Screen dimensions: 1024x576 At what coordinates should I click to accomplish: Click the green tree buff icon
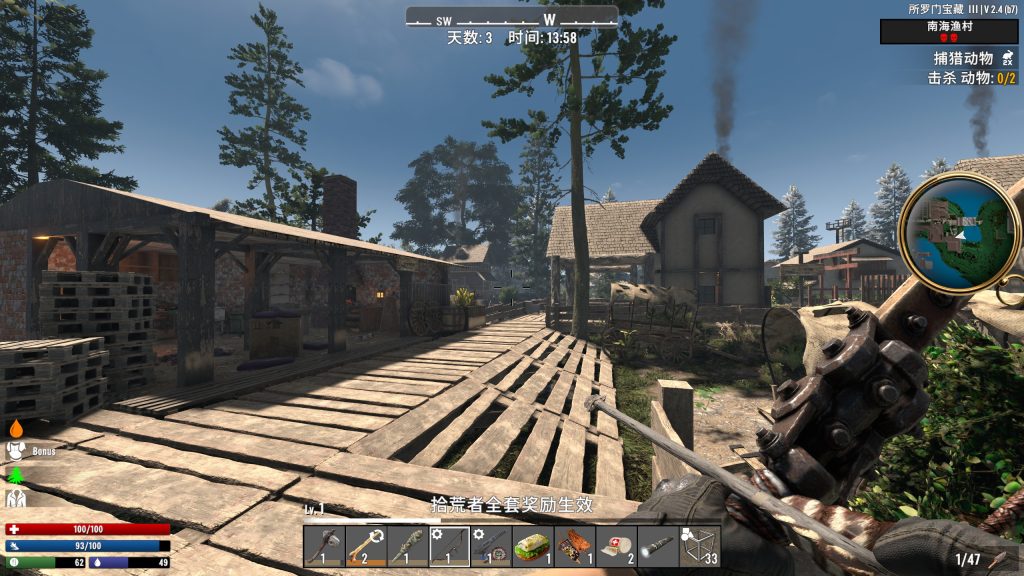coord(16,474)
